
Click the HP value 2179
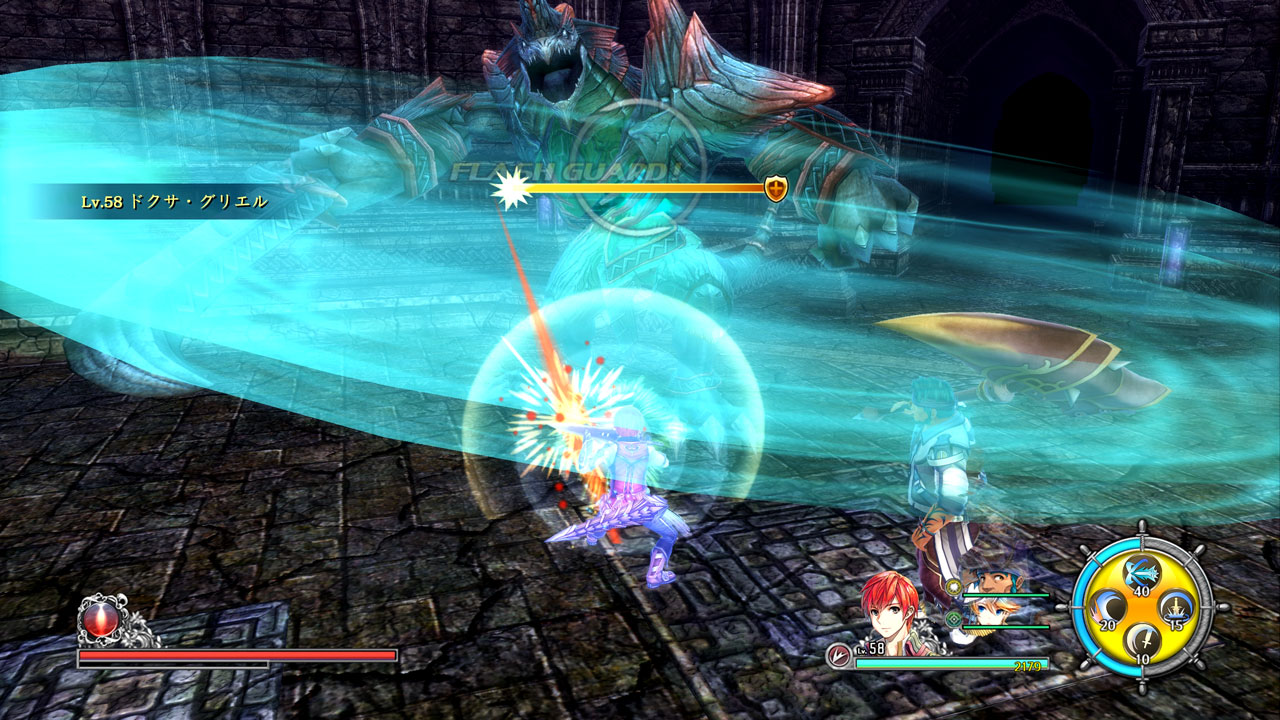[x=1028, y=666]
